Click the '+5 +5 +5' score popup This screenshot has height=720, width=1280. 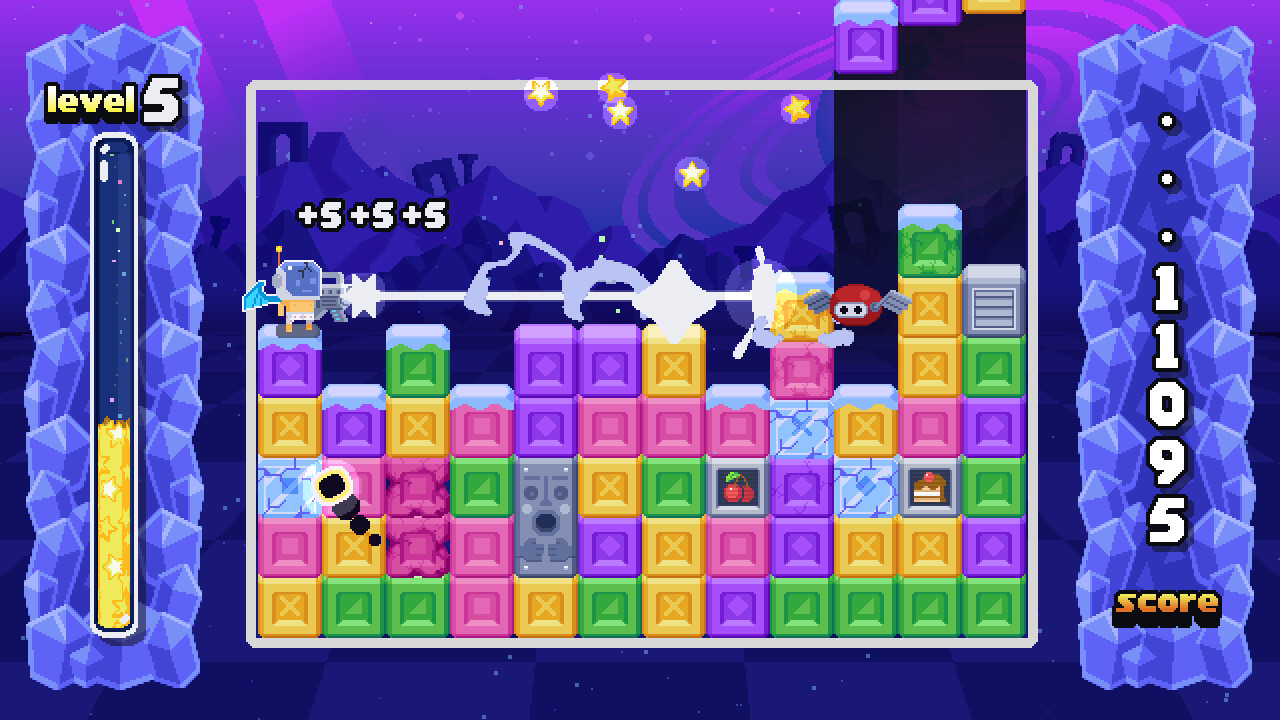coord(371,213)
